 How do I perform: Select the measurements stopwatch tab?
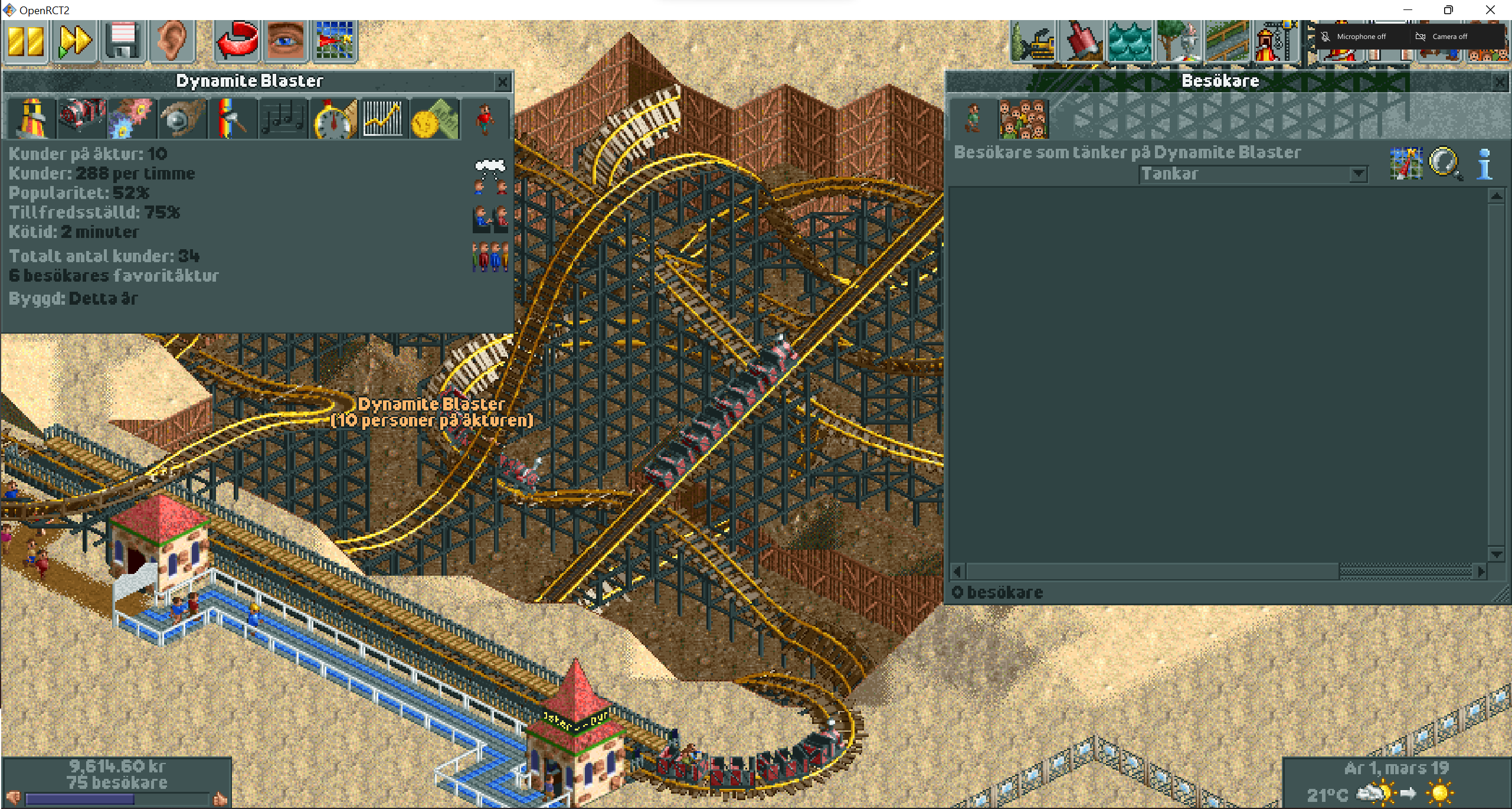pyautogui.click(x=333, y=118)
